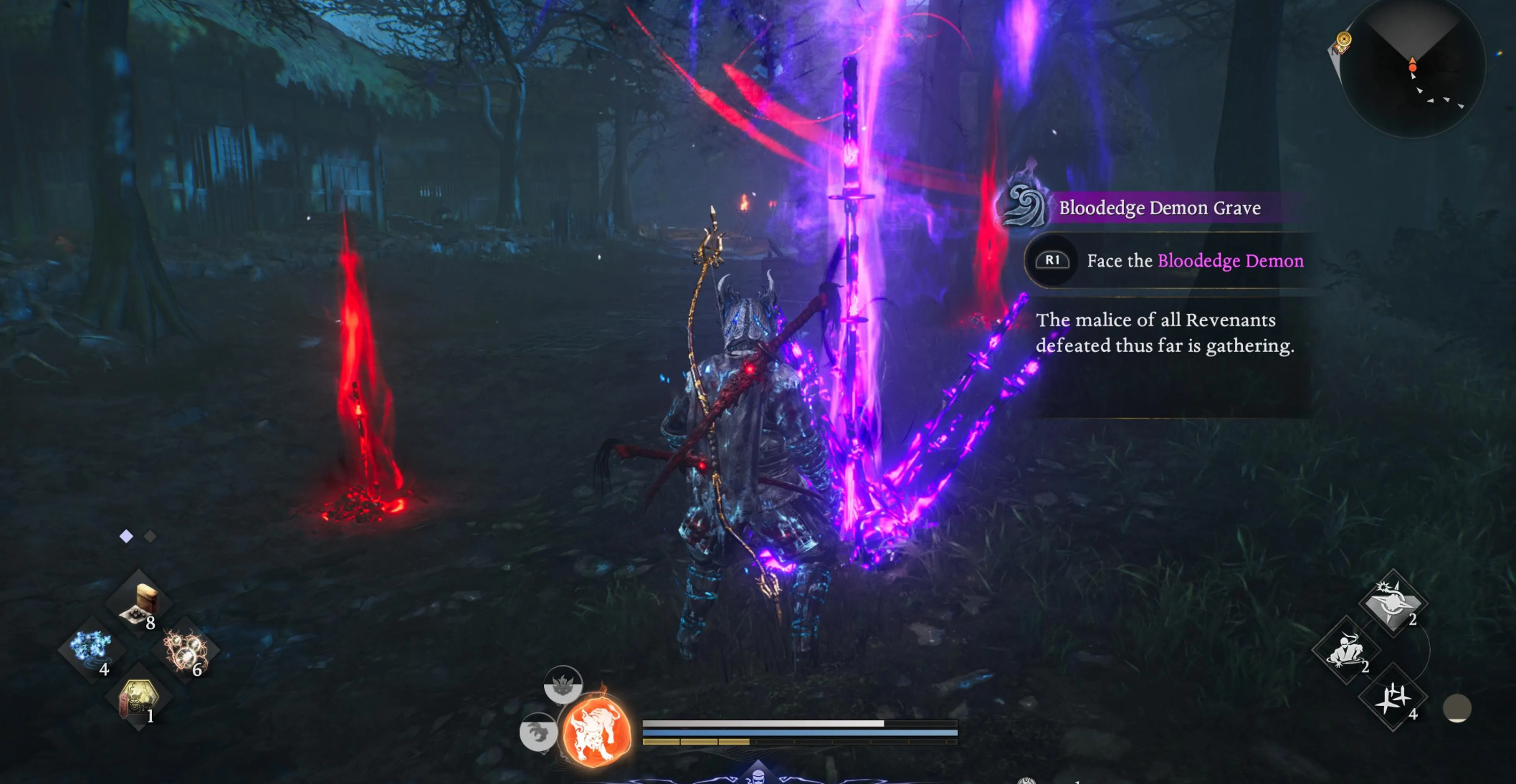The width and height of the screenshot is (1516, 784).
Task: Click the gold marker beside the minimap
Action: 1344,40
